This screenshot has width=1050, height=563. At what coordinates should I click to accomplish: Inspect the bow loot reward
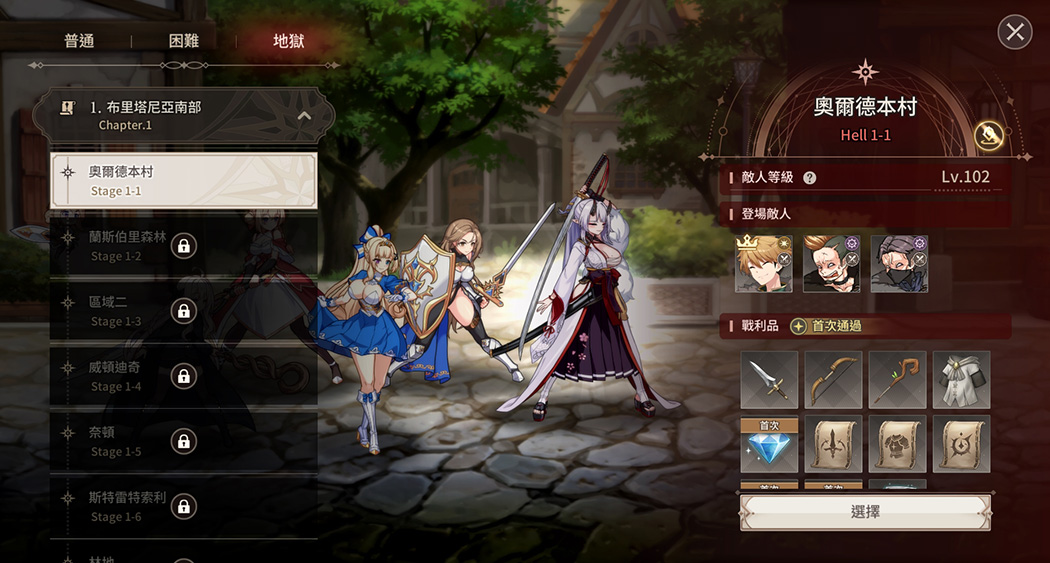[833, 380]
